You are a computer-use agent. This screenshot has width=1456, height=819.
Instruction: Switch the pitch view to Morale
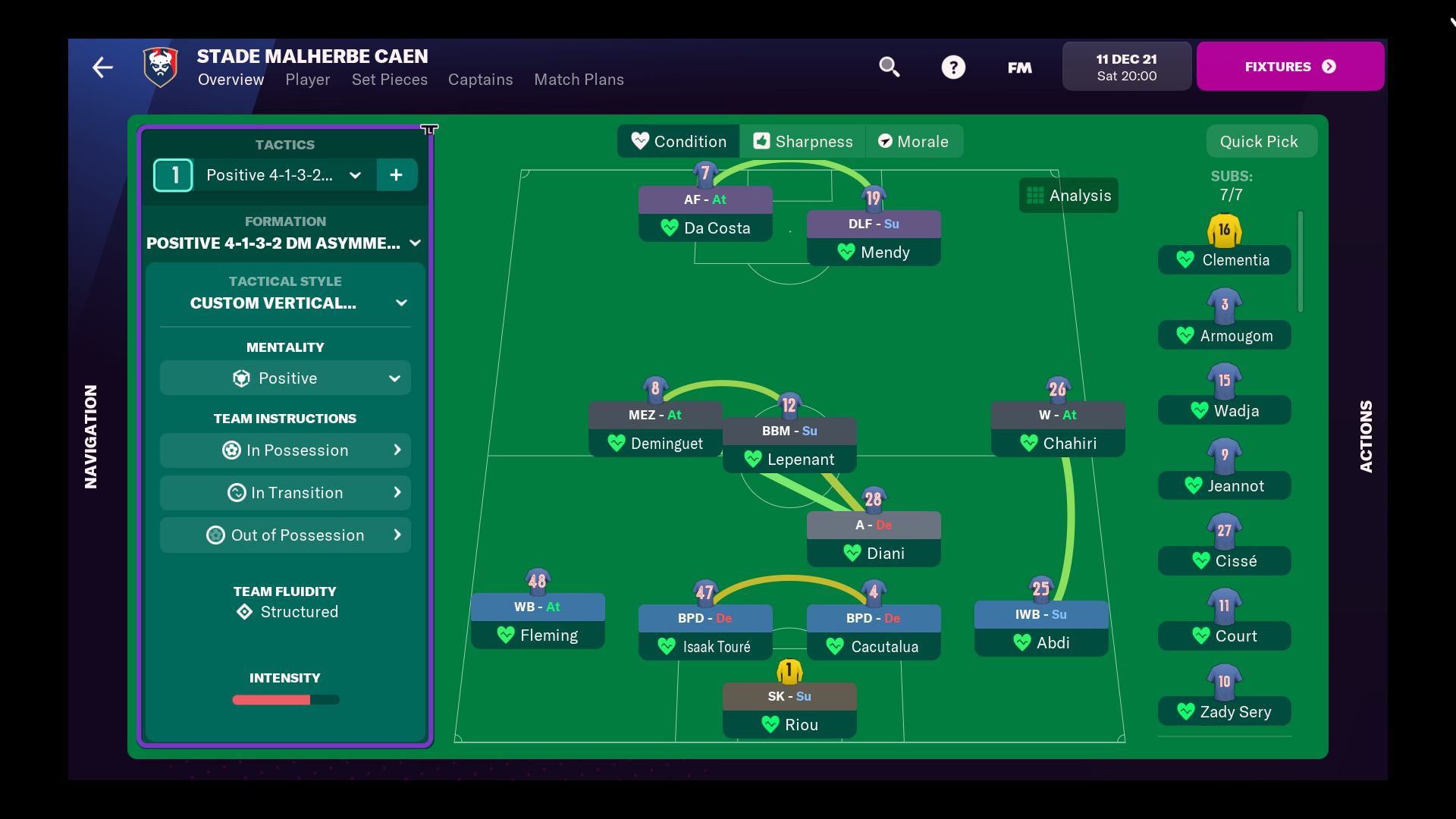tap(913, 142)
